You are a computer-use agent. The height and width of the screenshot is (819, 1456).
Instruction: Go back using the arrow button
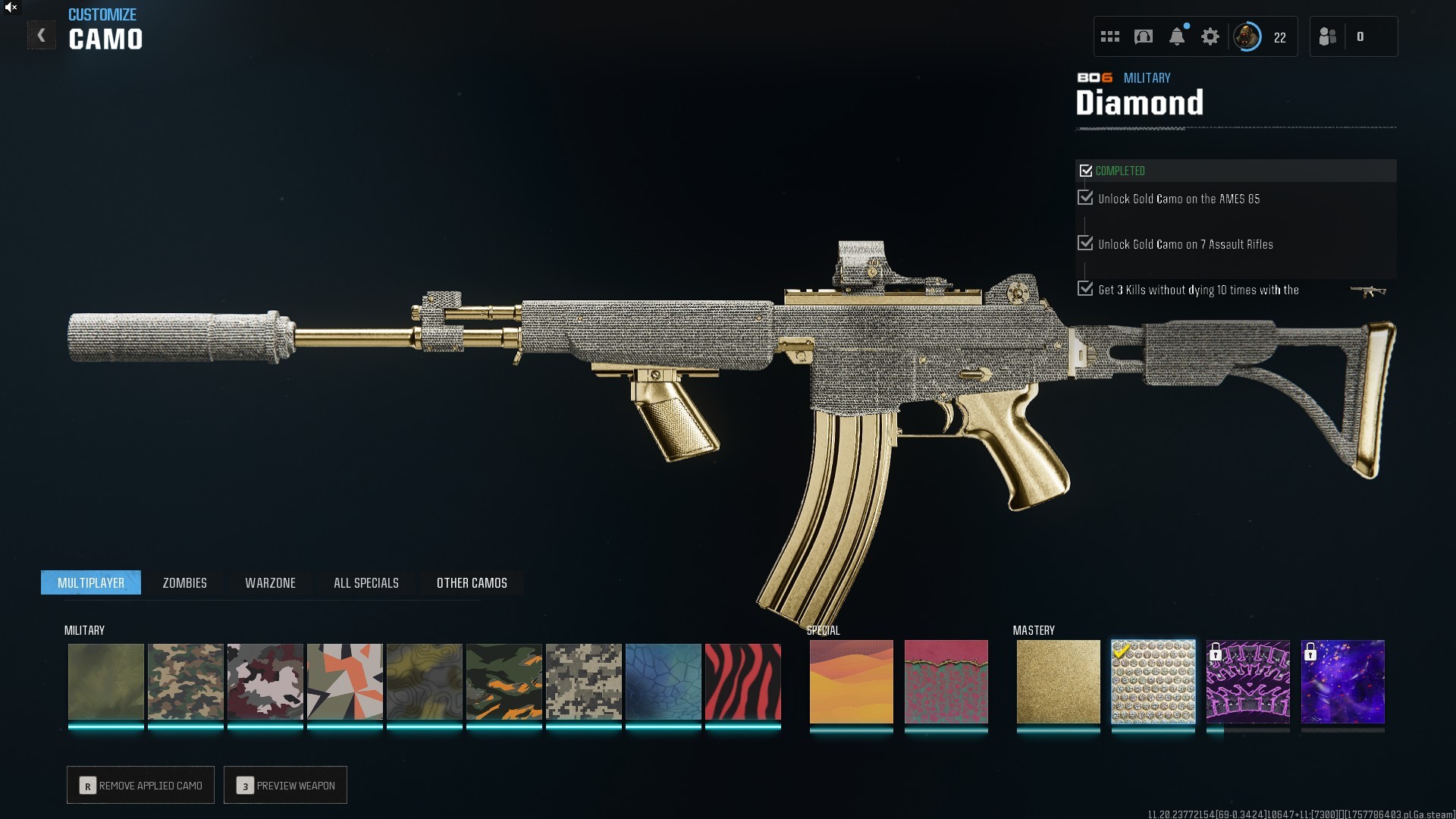click(x=42, y=36)
